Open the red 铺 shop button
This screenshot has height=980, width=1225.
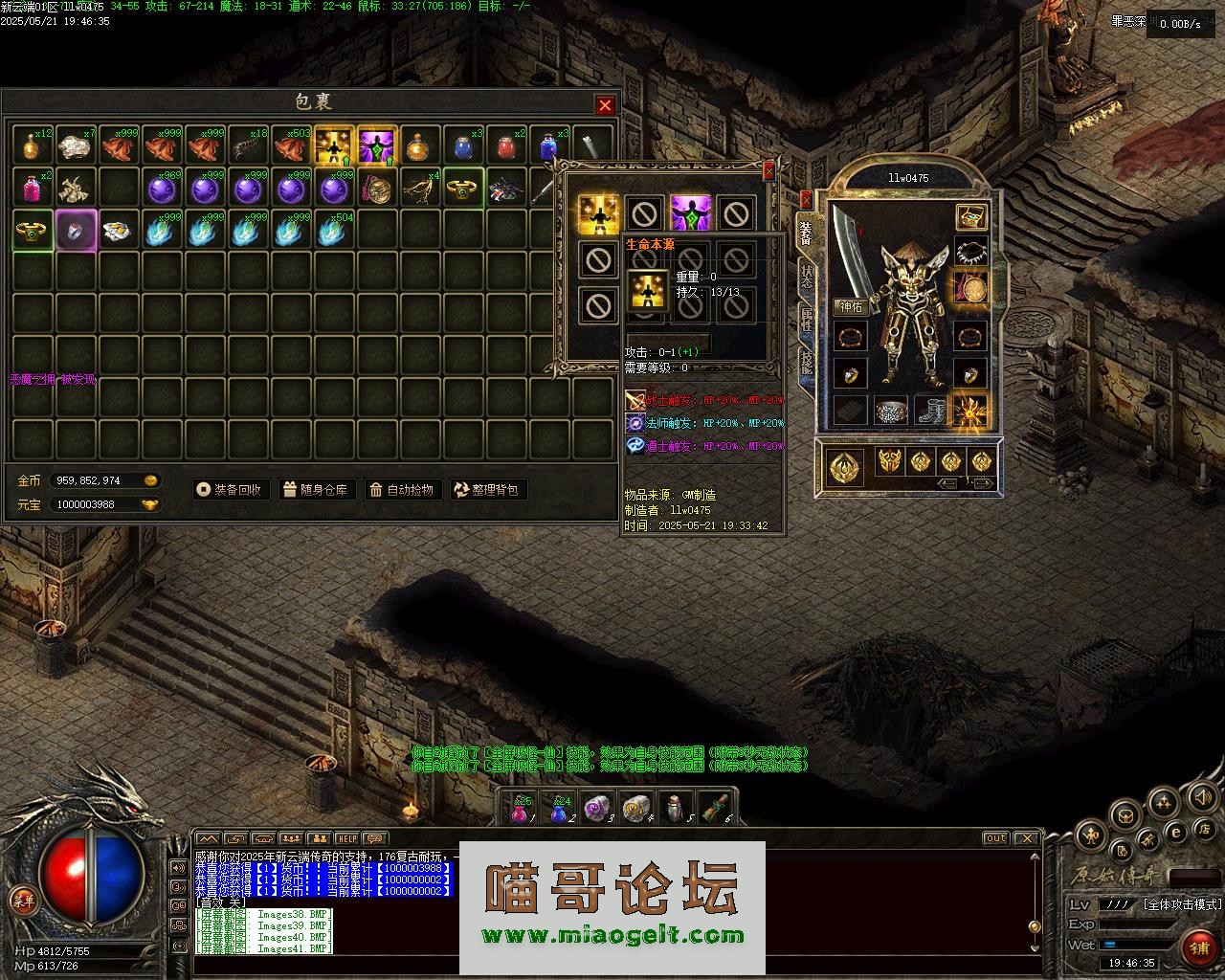[x=1198, y=947]
